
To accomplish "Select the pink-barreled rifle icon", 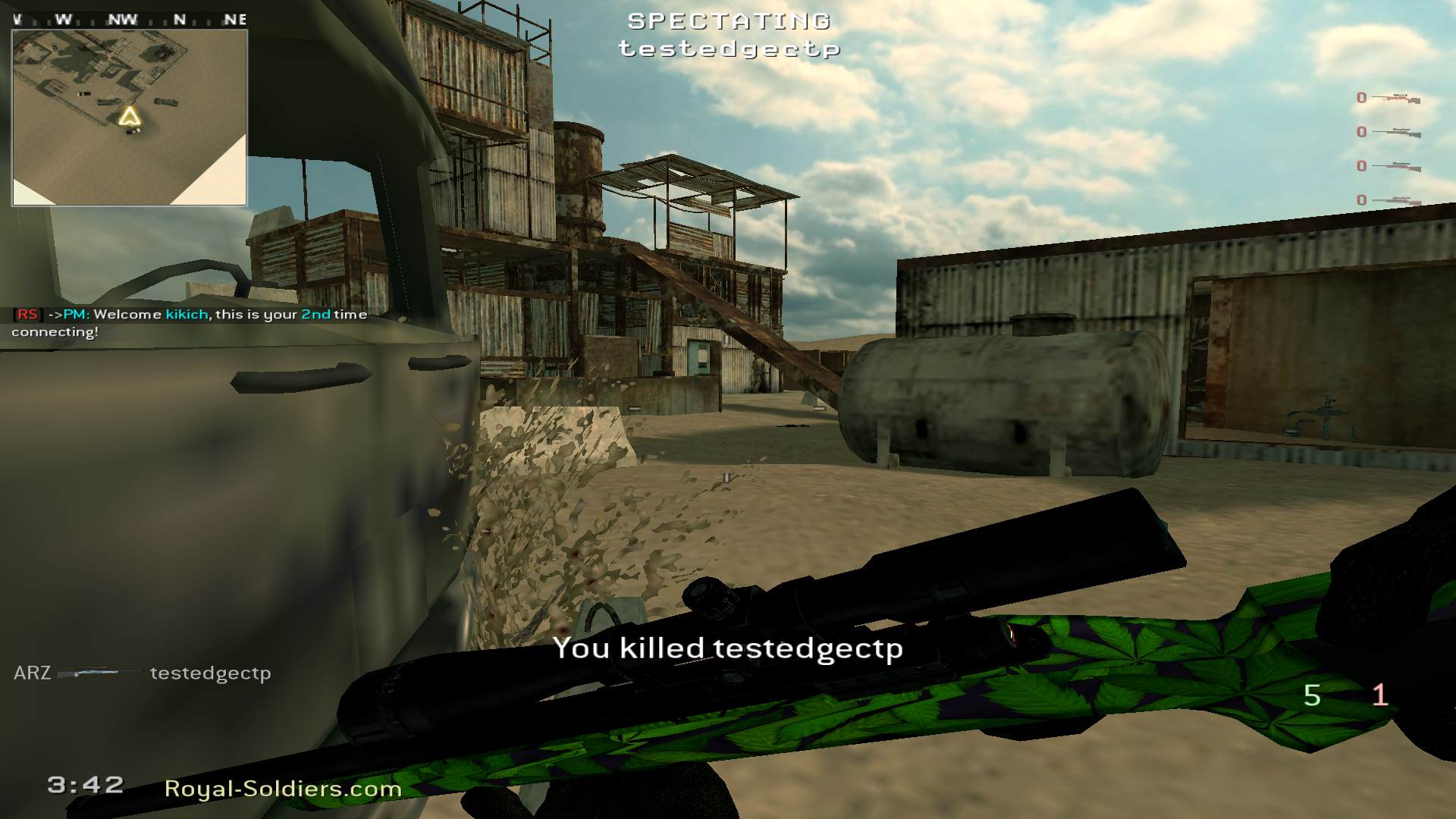I will click(1397, 167).
